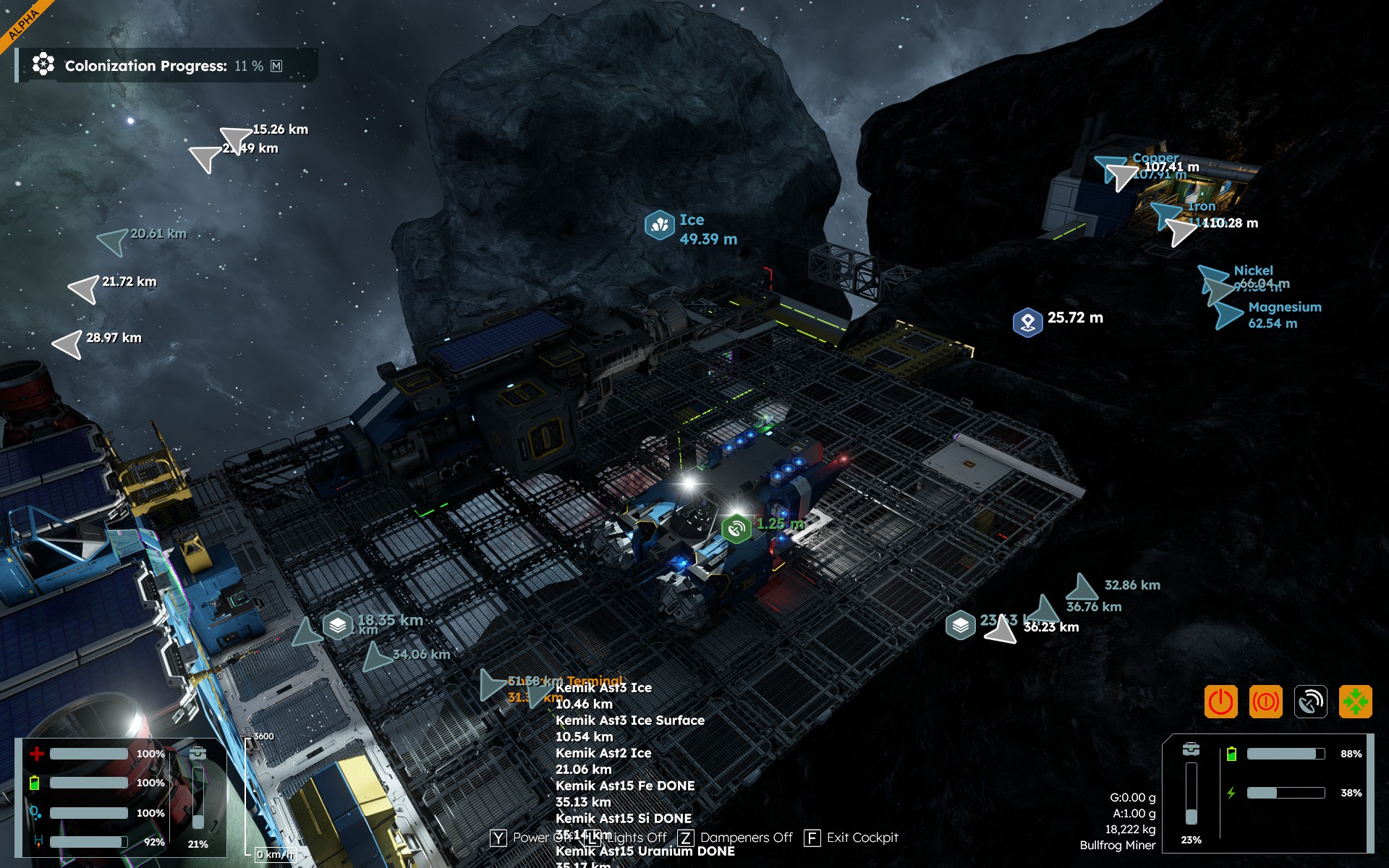Click the green 1.25 m antenna marker
Screen dimensions: 1389x868
736,528
